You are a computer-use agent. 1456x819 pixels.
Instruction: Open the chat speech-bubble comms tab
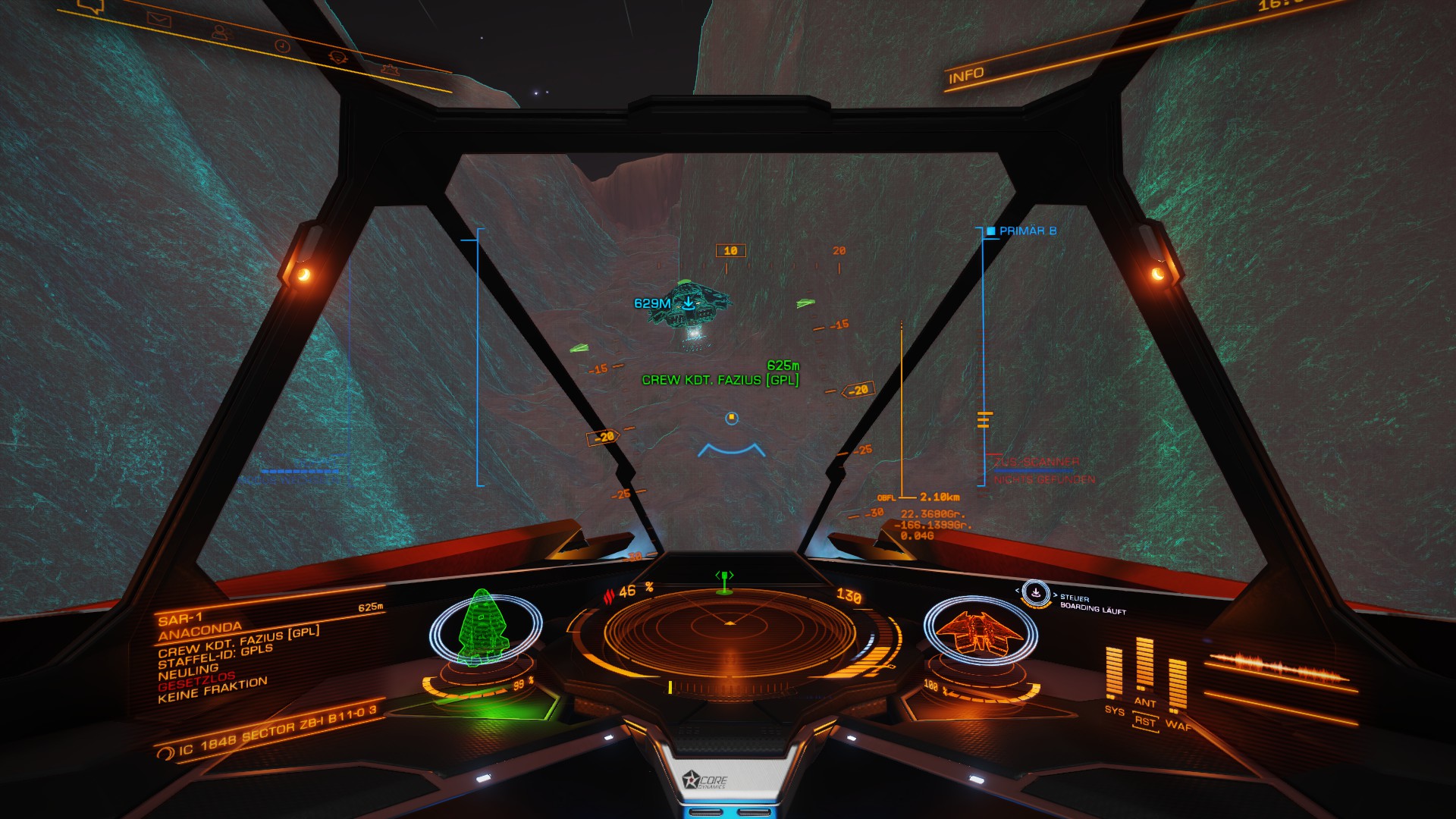coord(93,7)
